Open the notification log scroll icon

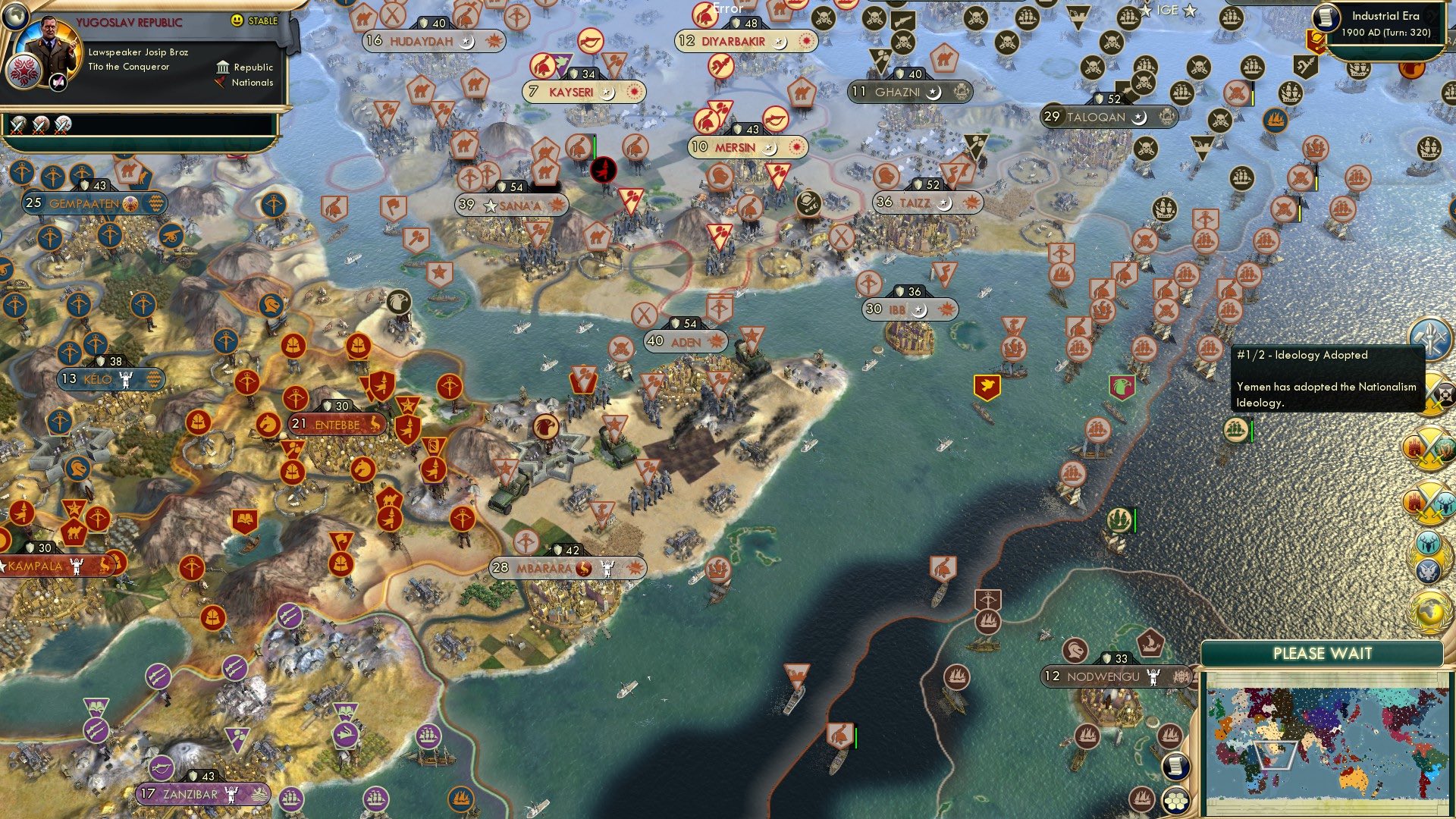[x=1176, y=766]
